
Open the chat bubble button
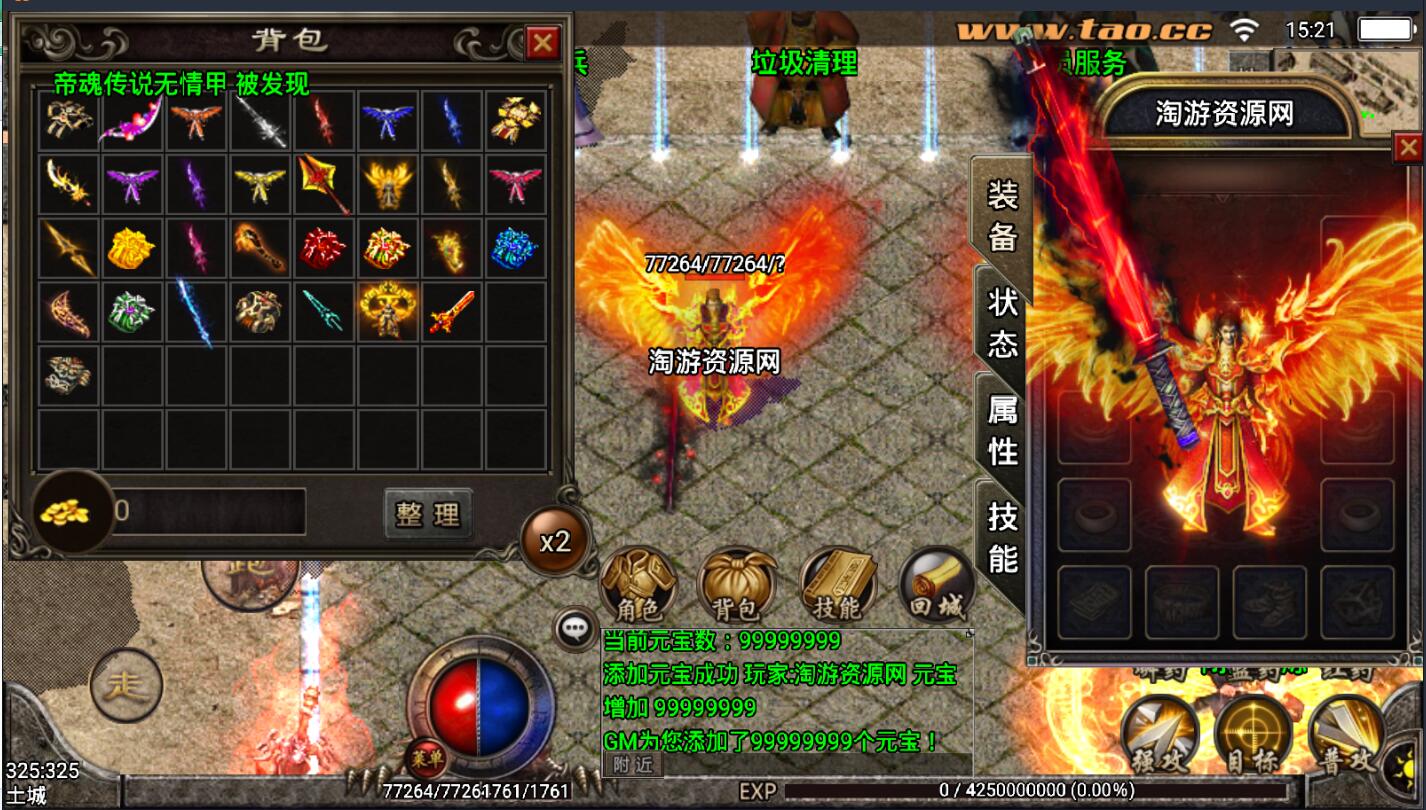(x=575, y=628)
